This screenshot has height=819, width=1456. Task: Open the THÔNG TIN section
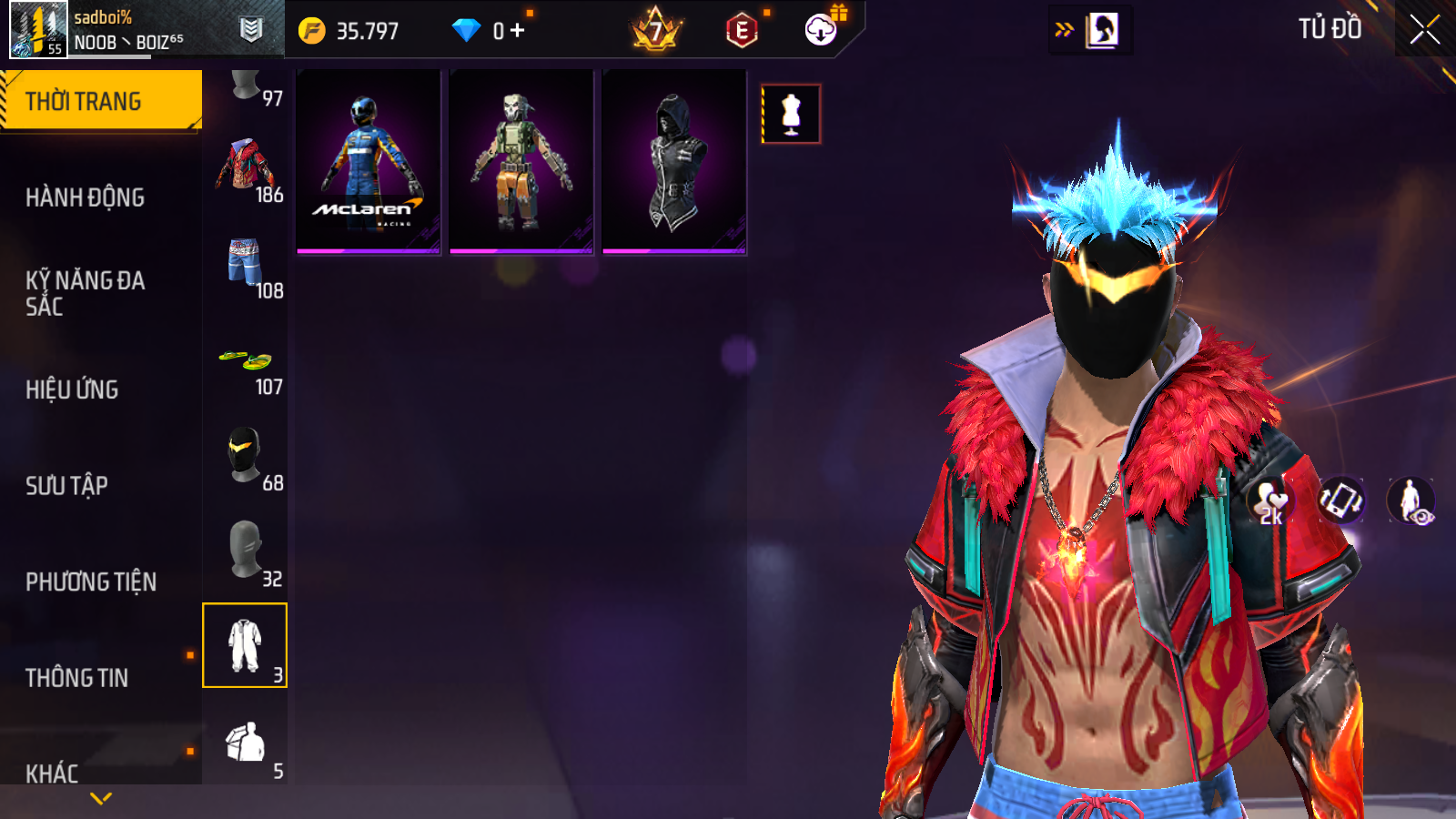tap(76, 678)
